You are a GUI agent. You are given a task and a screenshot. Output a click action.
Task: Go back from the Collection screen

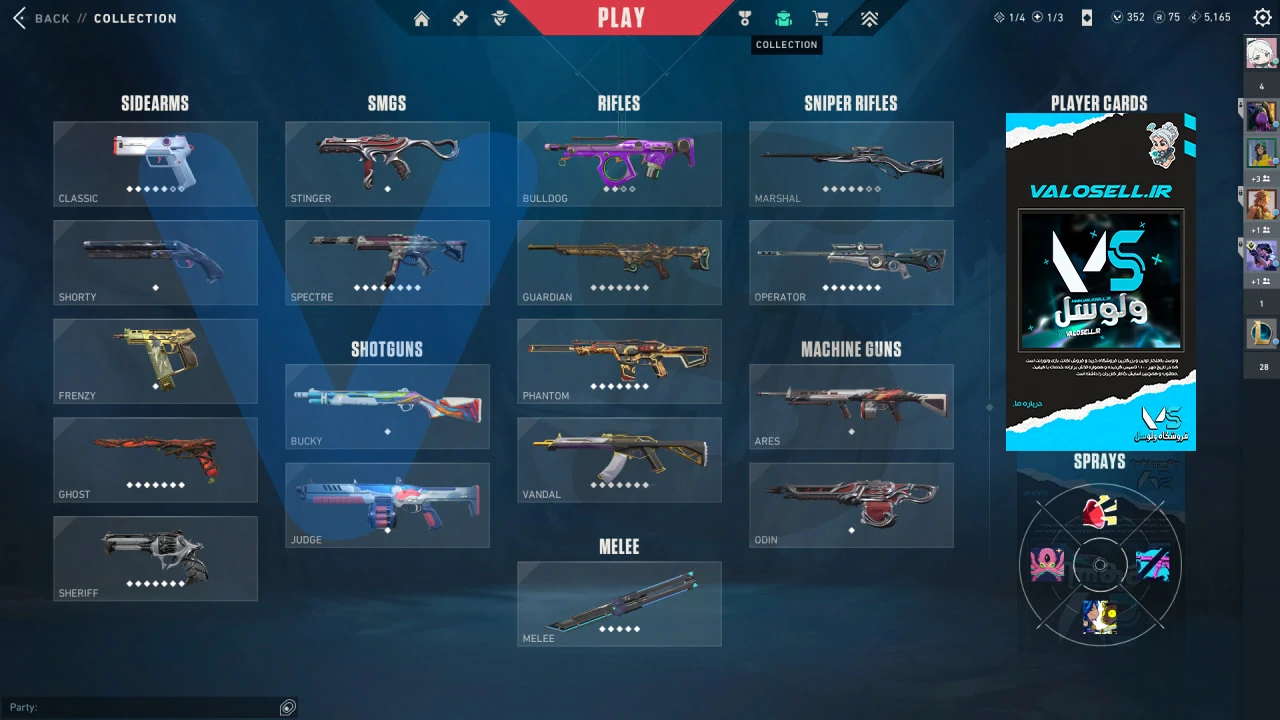[43, 18]
